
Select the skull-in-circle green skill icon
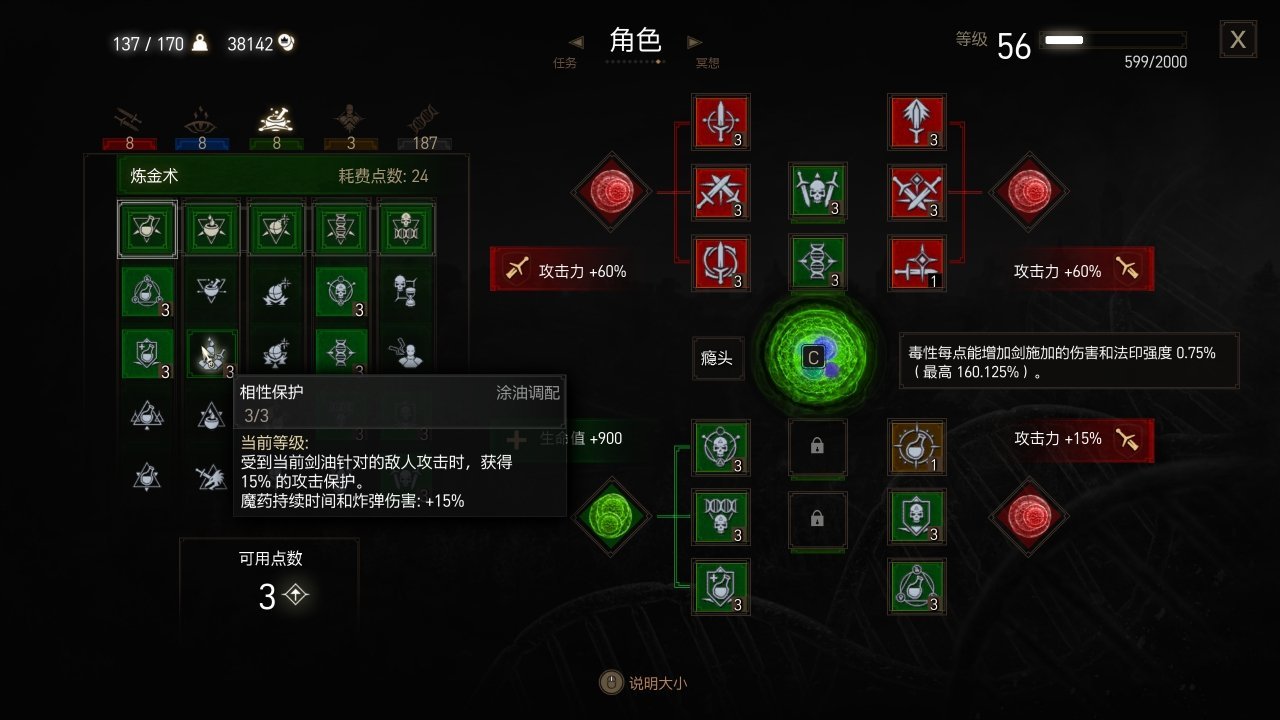(721, 448)
